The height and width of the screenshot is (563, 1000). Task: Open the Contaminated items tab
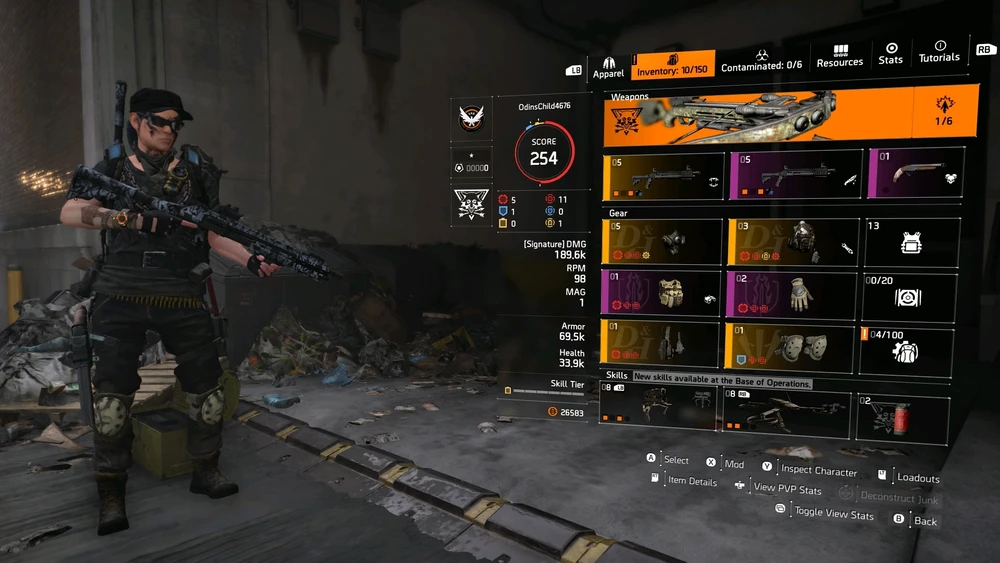[763, 60]
